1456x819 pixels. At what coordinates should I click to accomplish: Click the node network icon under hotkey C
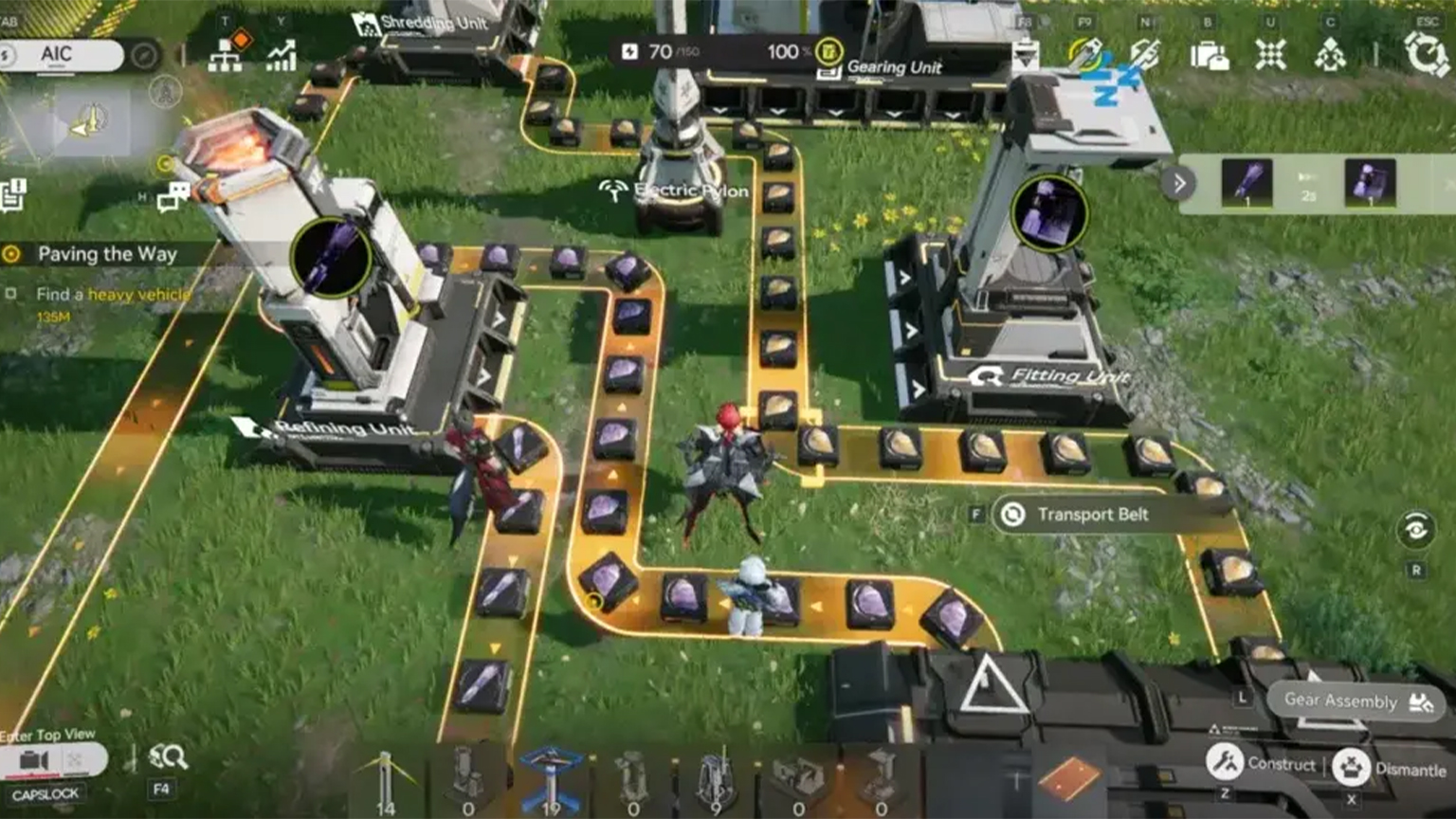coord(1329,54)
